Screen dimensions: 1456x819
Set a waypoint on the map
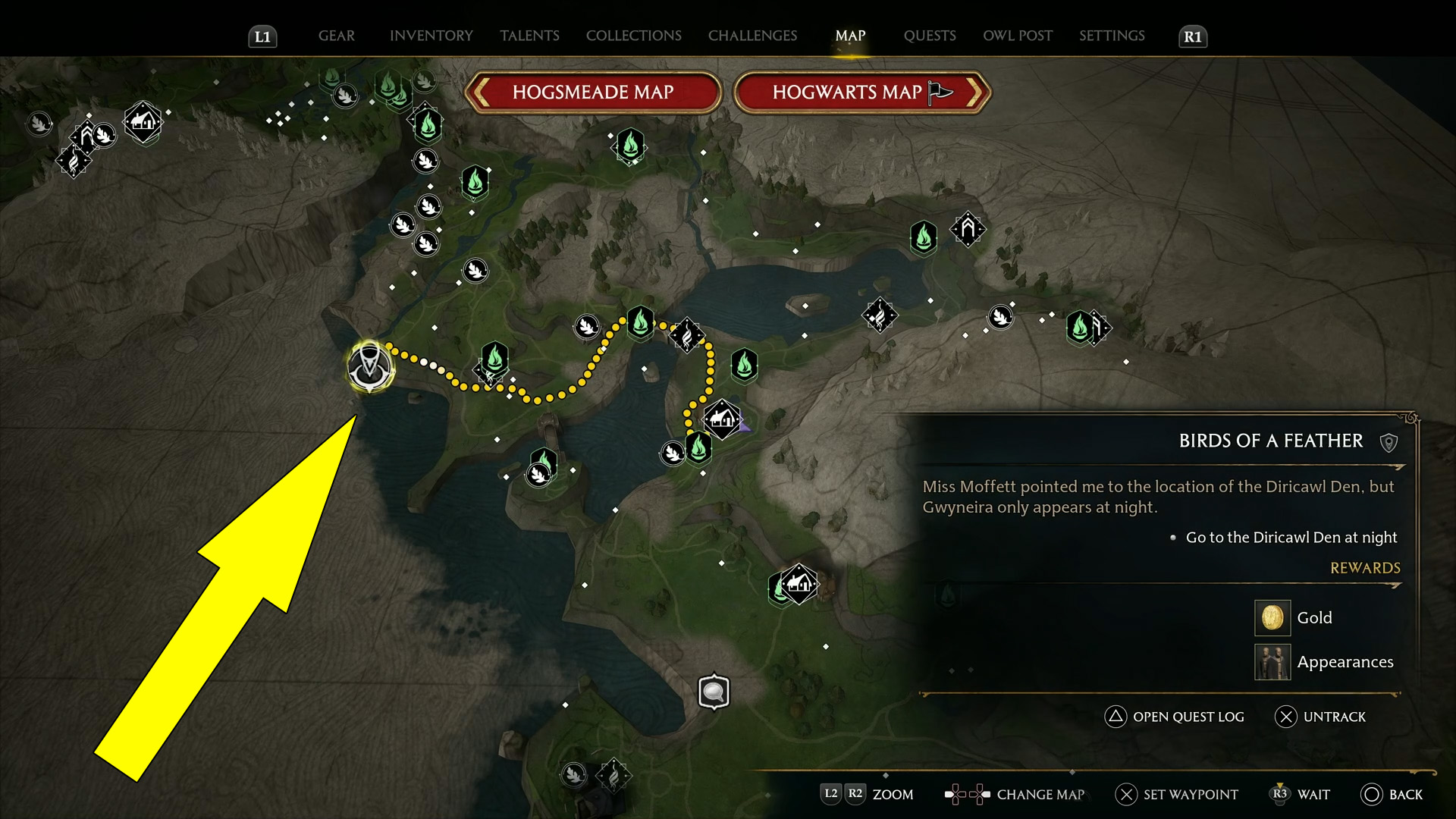point(1177,794)
